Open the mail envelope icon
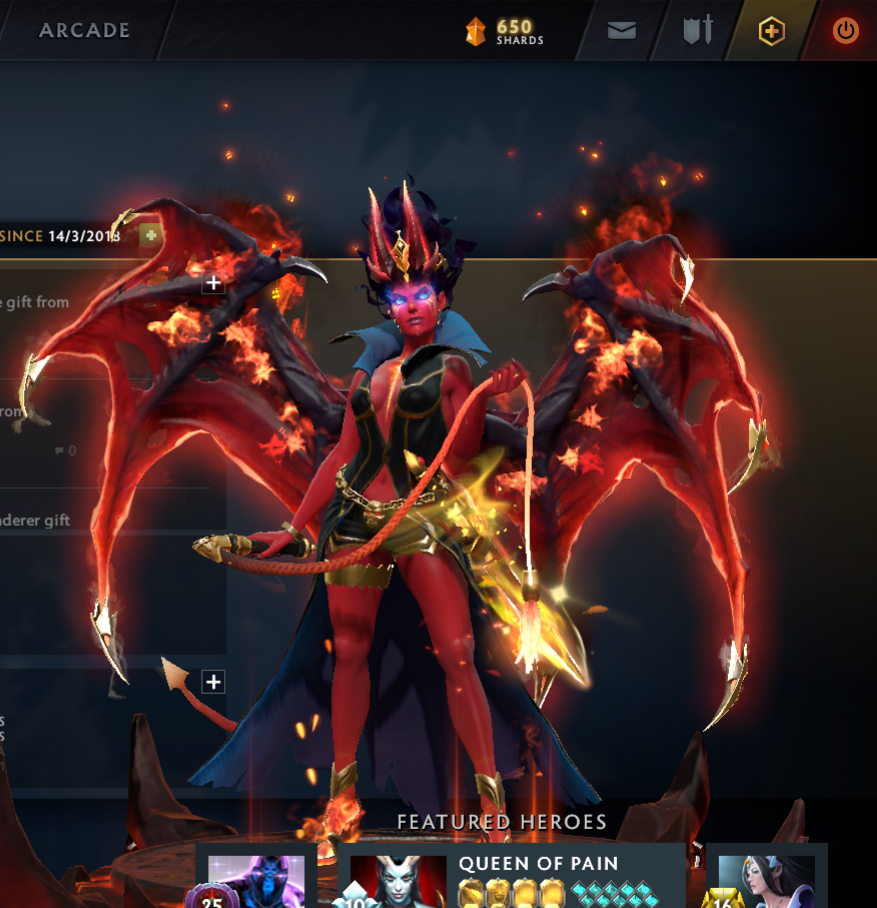This screenshot has width=877, height=908. coord(622,31)
